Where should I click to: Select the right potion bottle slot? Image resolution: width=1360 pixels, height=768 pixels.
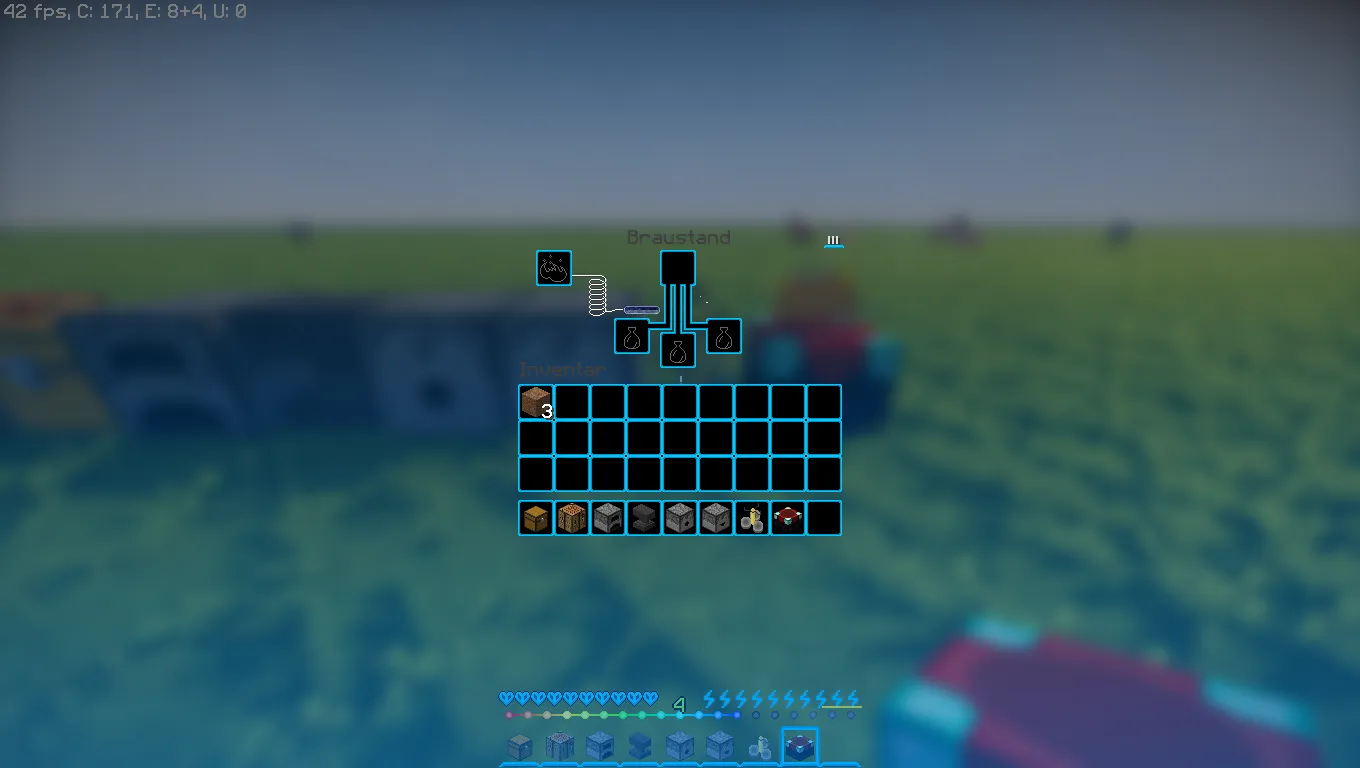pos(724,336)
